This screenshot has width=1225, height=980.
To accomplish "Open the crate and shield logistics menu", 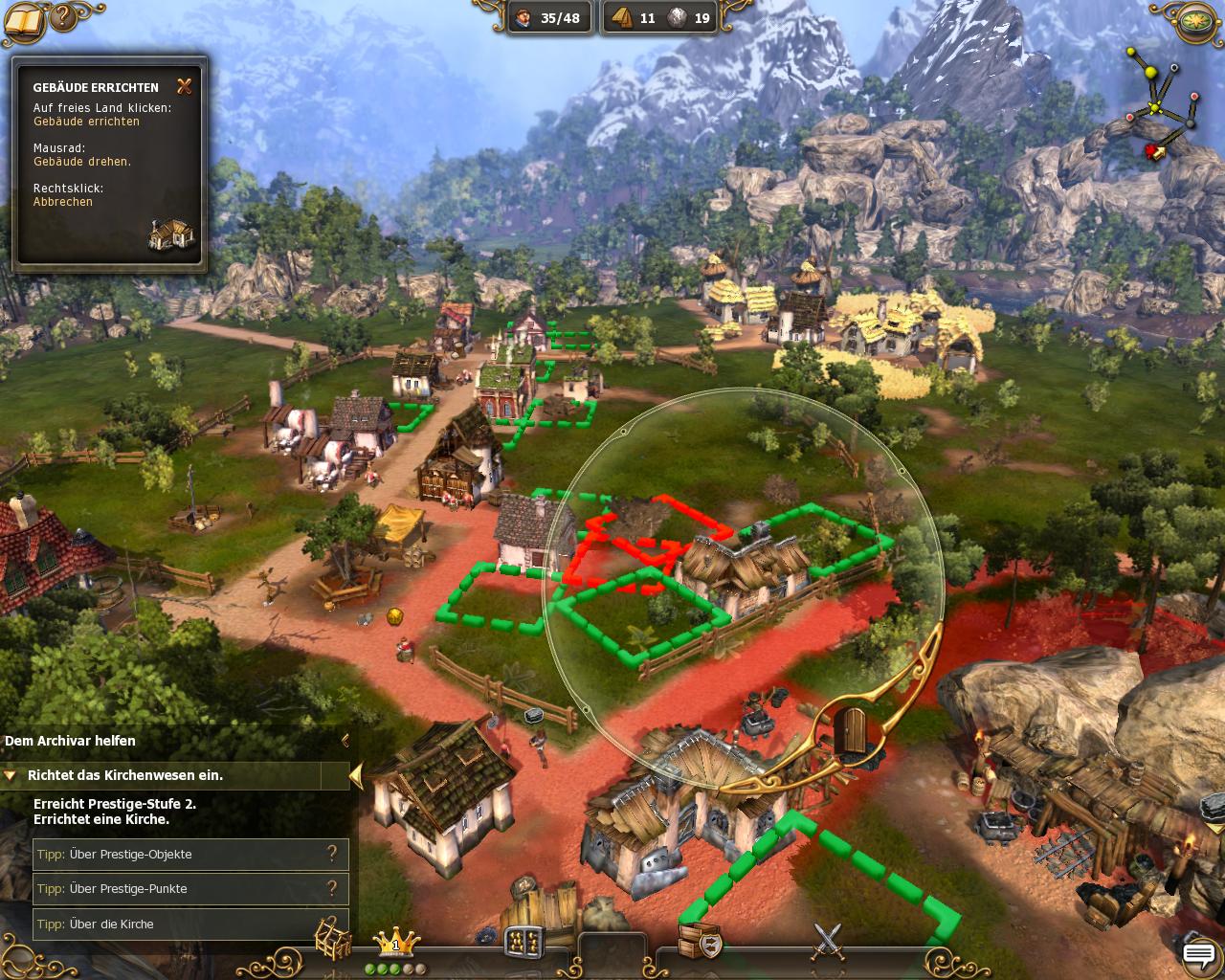I will [x=699, y=941].
